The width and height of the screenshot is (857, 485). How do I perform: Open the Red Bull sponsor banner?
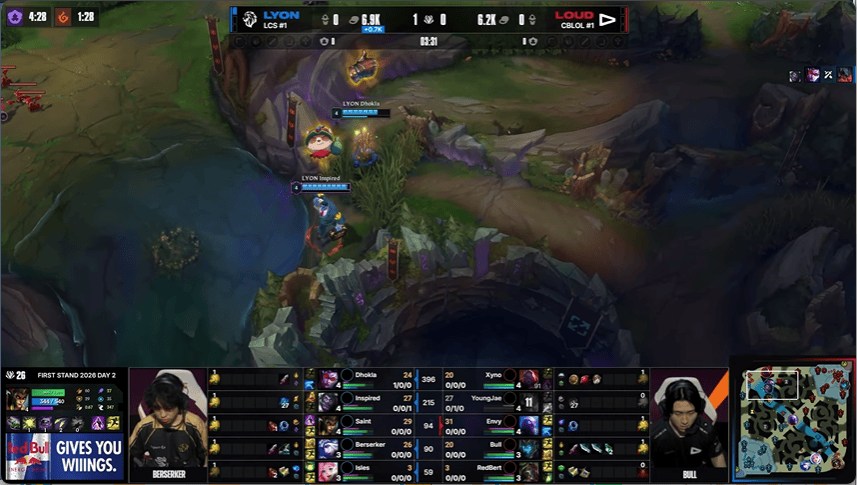[x=66, y=457]
